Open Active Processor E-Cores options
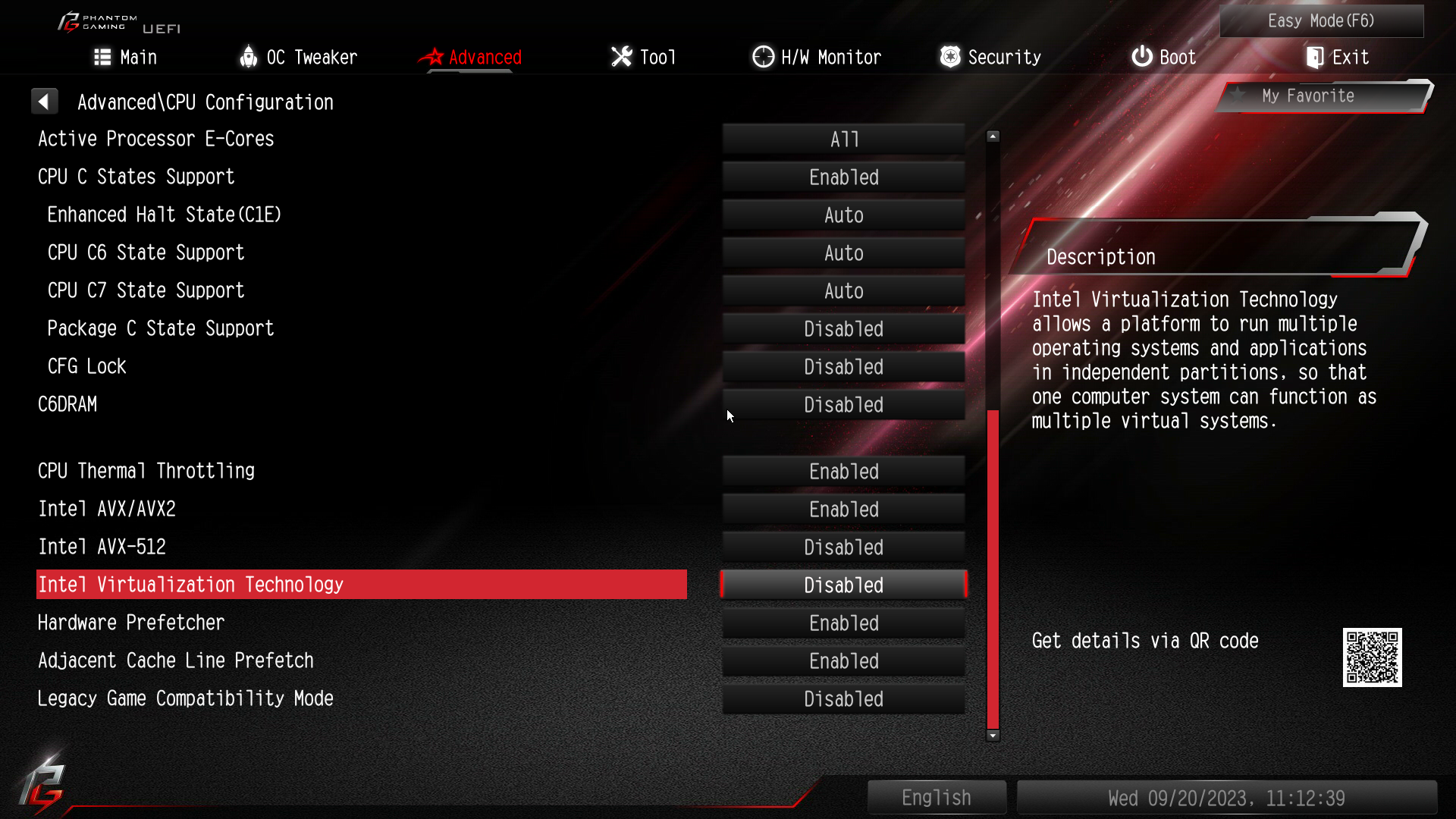Screen dimensions: 1456x819 843,139
